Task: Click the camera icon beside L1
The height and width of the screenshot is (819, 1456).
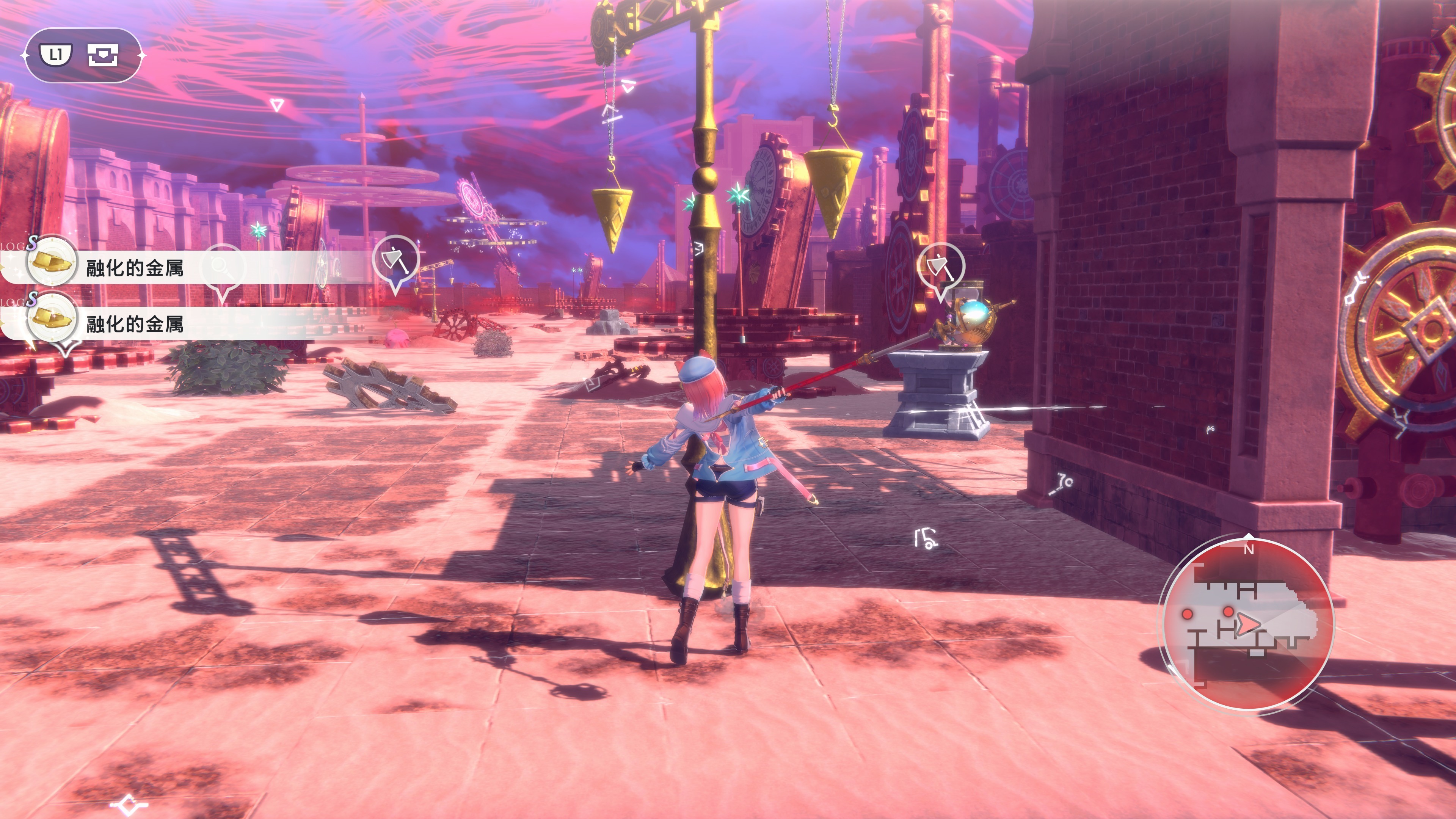Action: click(x=103, y=55)
